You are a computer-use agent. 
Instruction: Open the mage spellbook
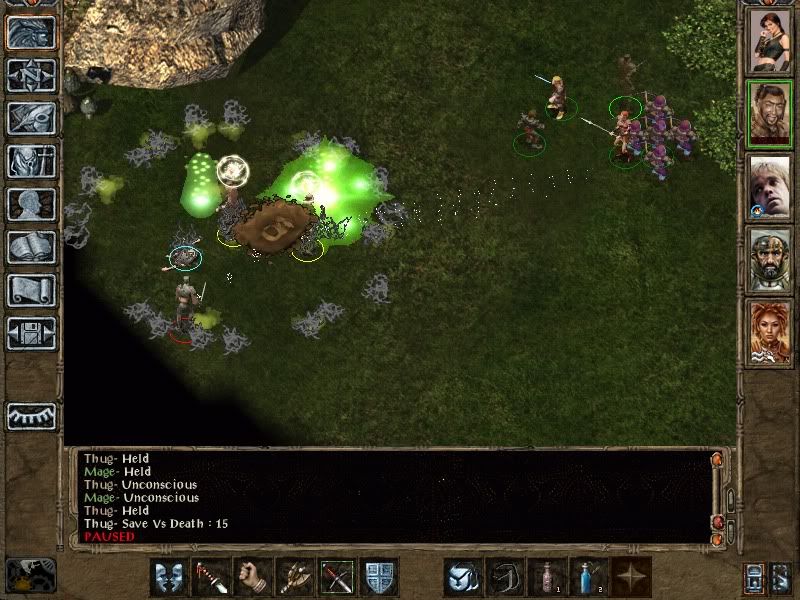tap(31, 247)
